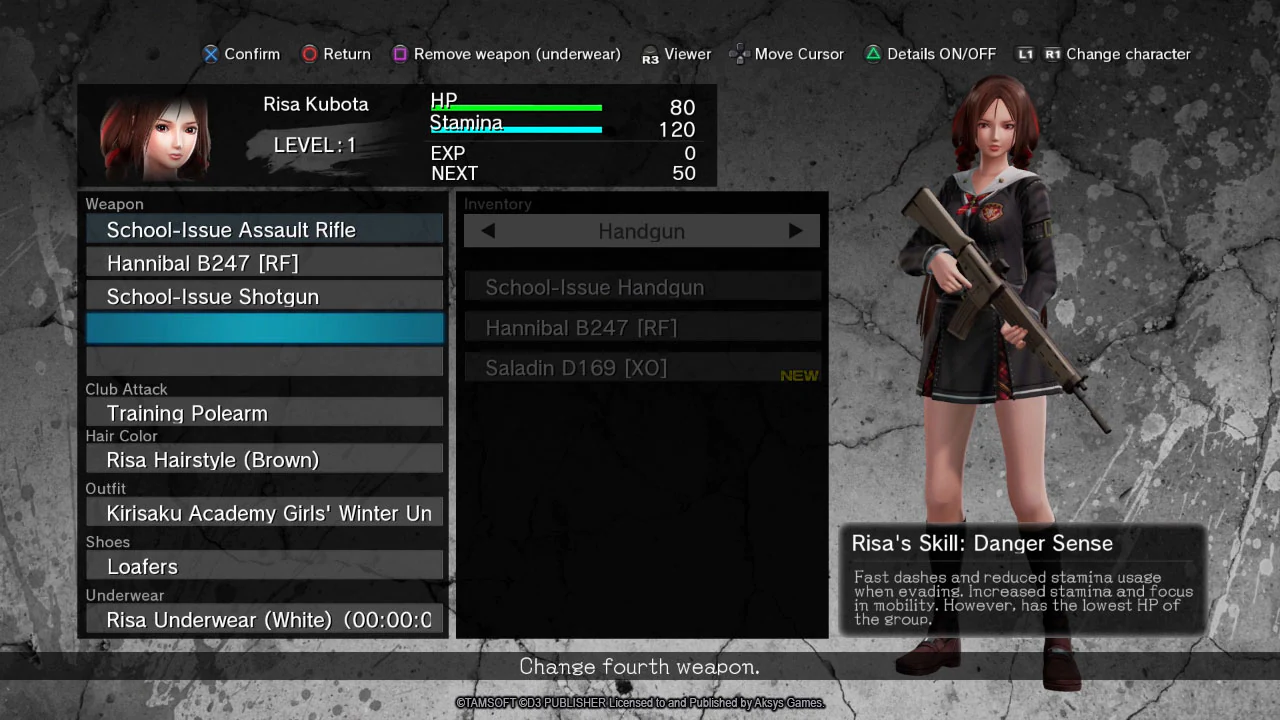This screenshot has width=1280, height=720.
Task: Click the L1 button icon
Action: (1026, 54)
